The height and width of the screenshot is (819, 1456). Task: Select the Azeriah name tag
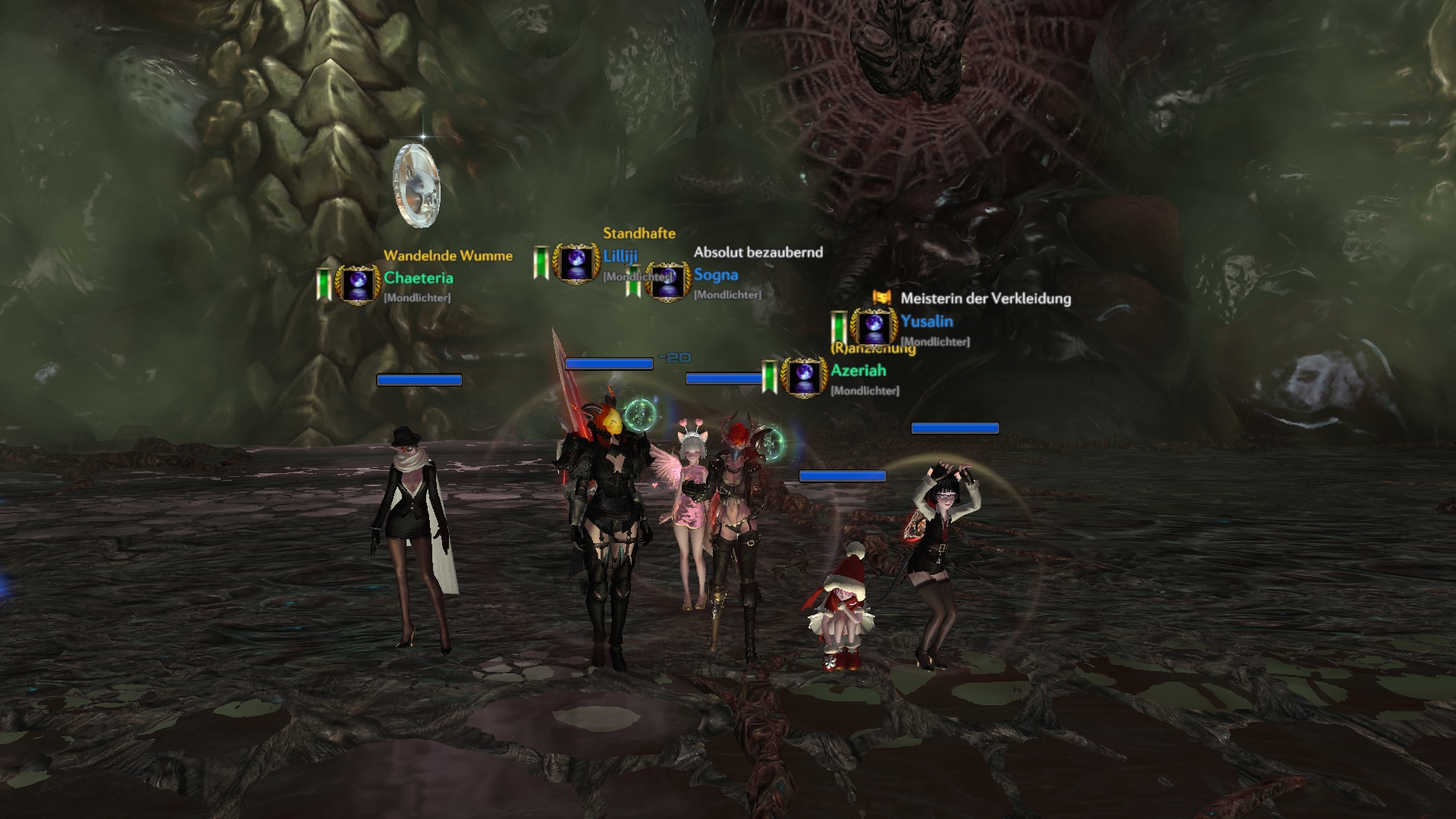(x=858, y=371)
